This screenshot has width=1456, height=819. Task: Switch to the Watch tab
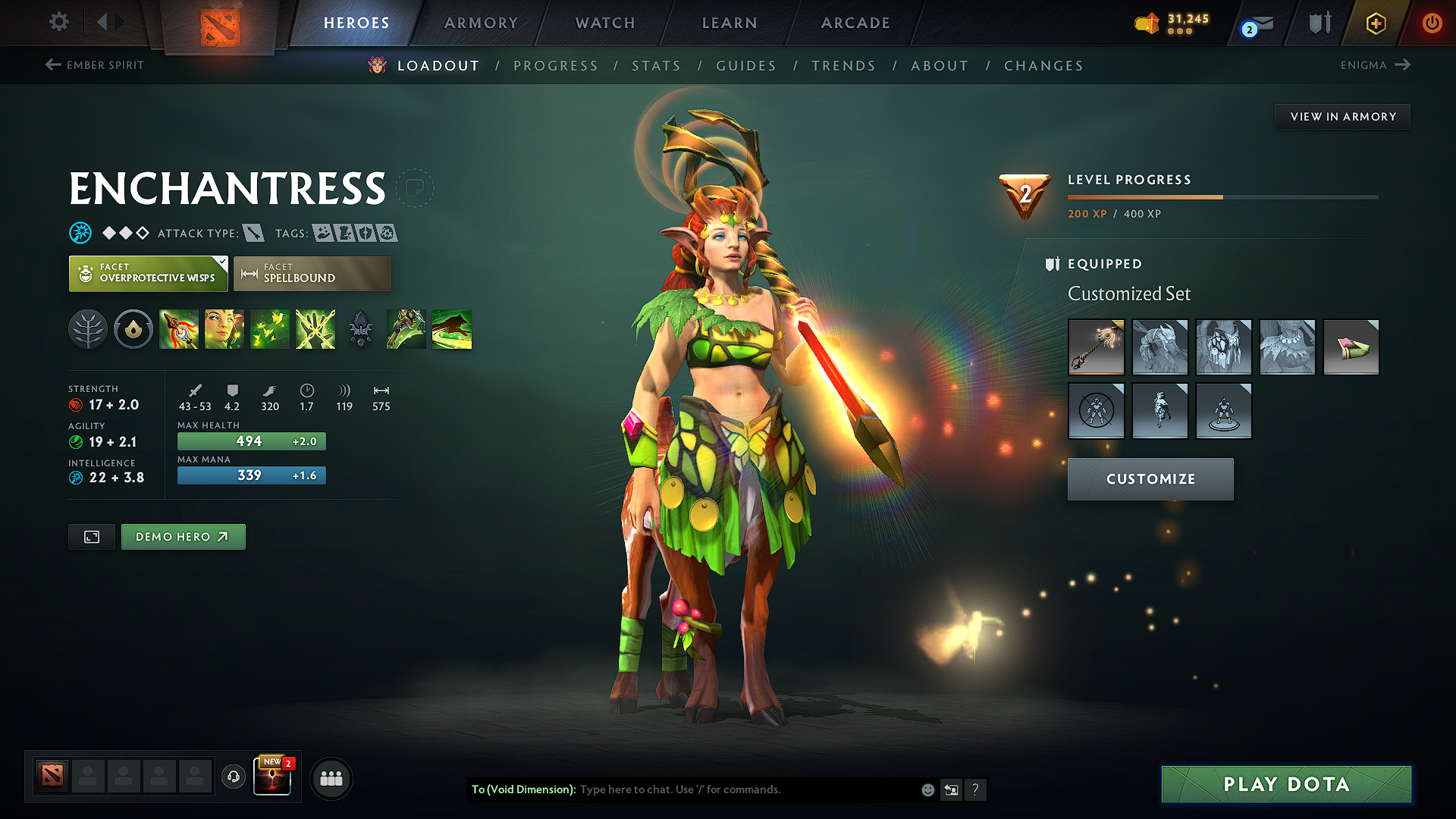tap(605, 23)
